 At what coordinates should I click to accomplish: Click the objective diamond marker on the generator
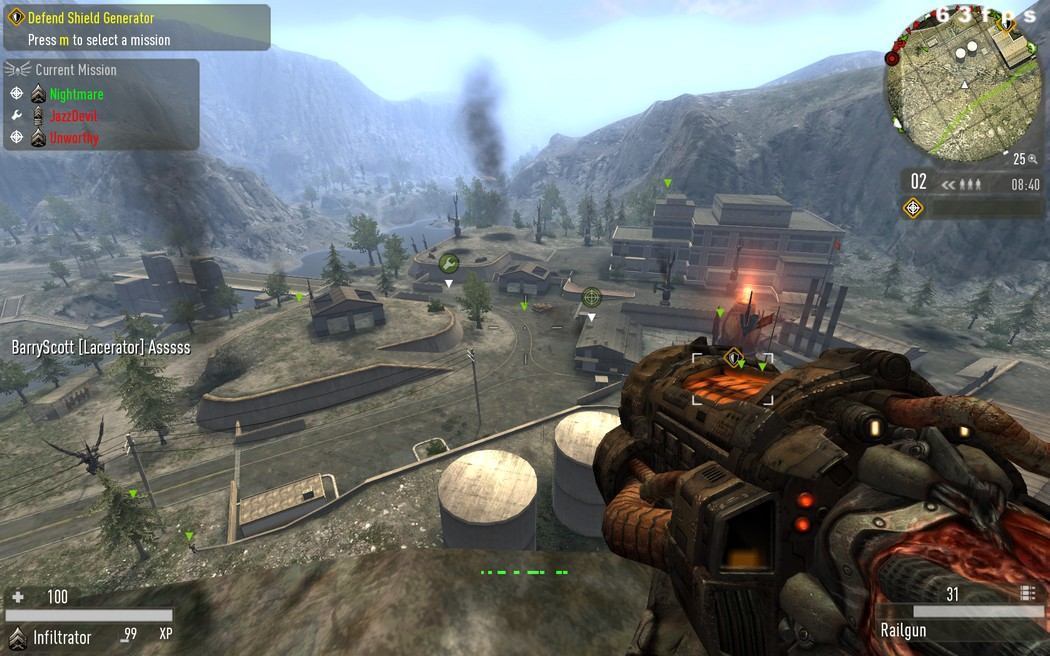click(x=733, y=356)
